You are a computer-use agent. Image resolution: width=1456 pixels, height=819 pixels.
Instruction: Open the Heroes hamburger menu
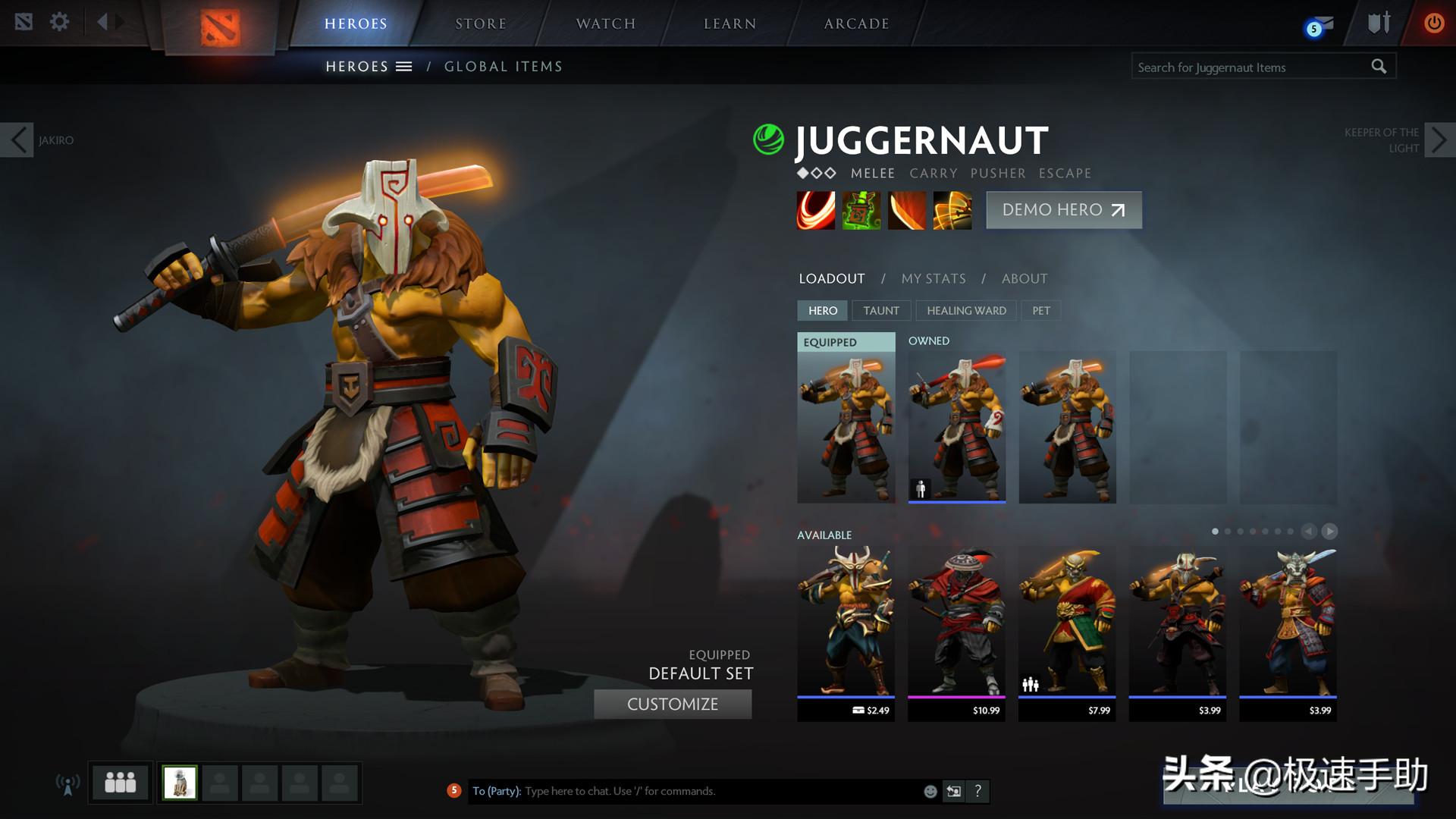[405, 66]
